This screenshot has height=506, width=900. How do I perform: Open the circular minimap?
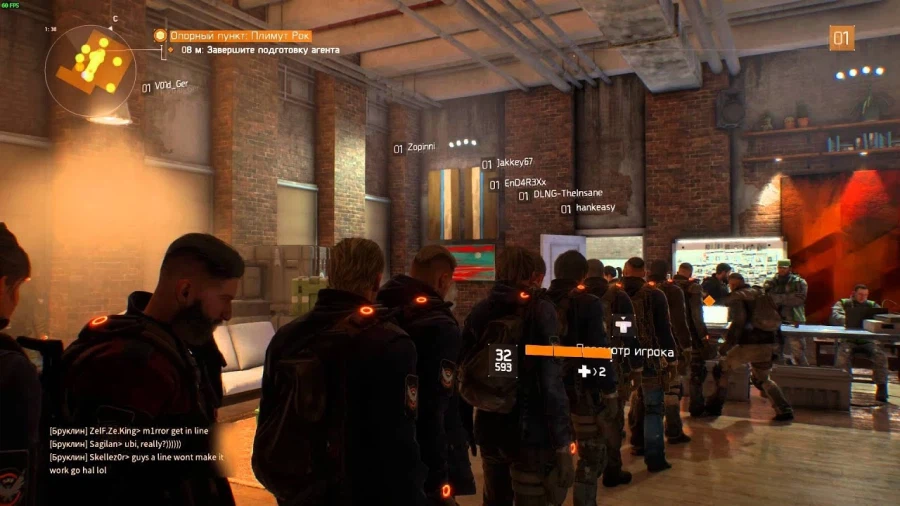(90, 68)
